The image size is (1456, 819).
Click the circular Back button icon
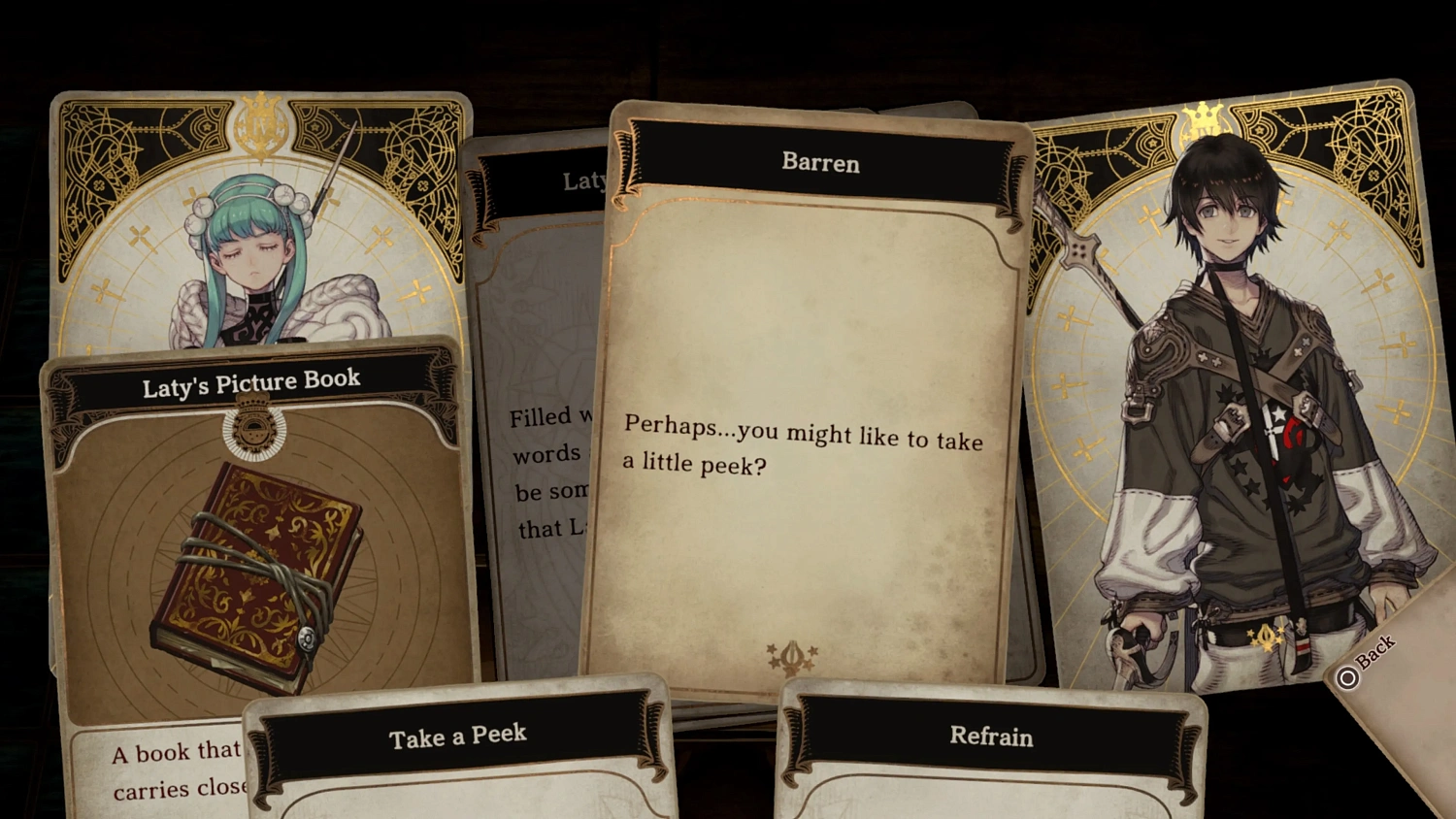pos(1347,677)
